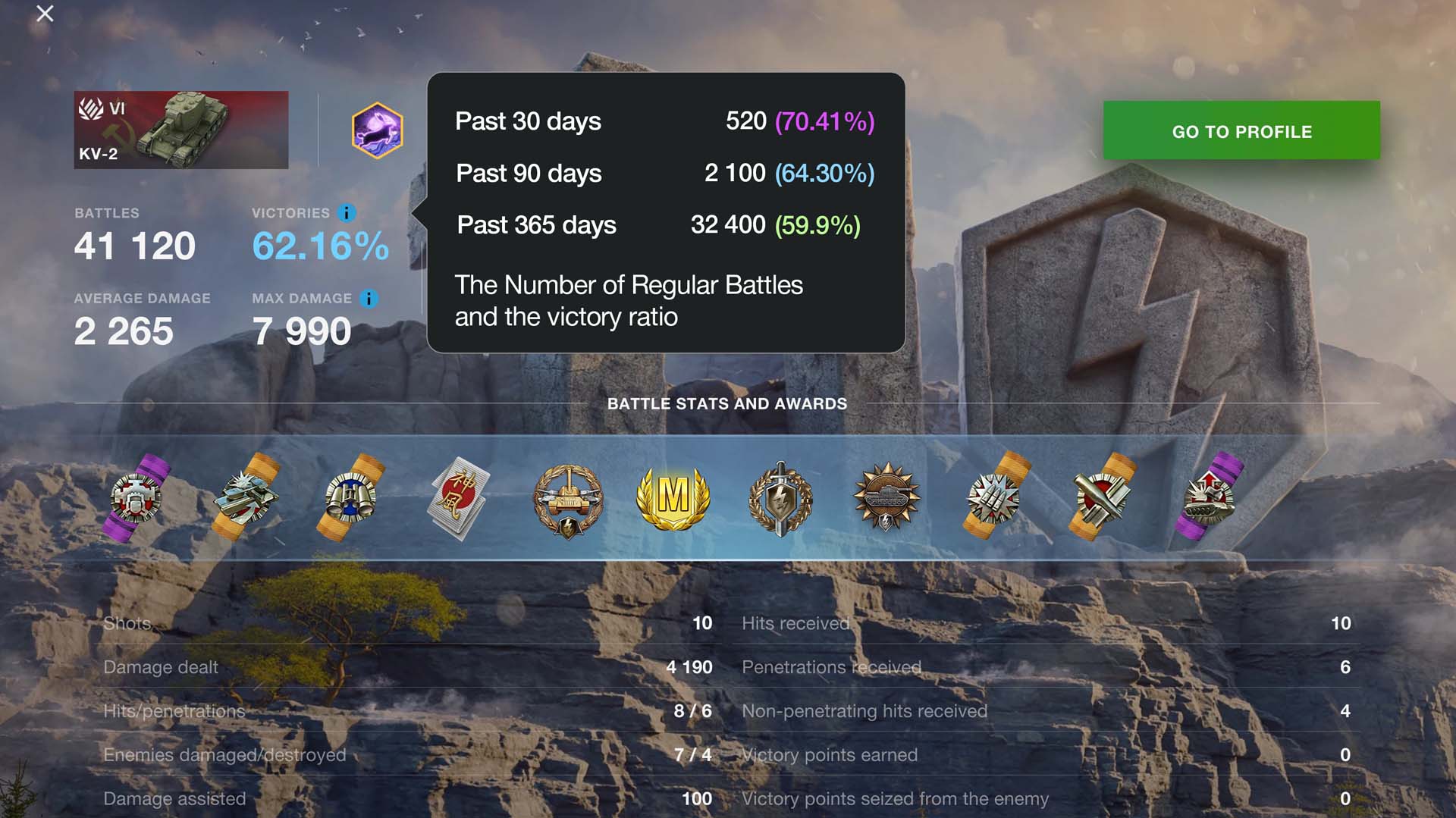
Task: Select the first purple-ribbon award medal
Action: pyautogui.click(x=137, y=498)
